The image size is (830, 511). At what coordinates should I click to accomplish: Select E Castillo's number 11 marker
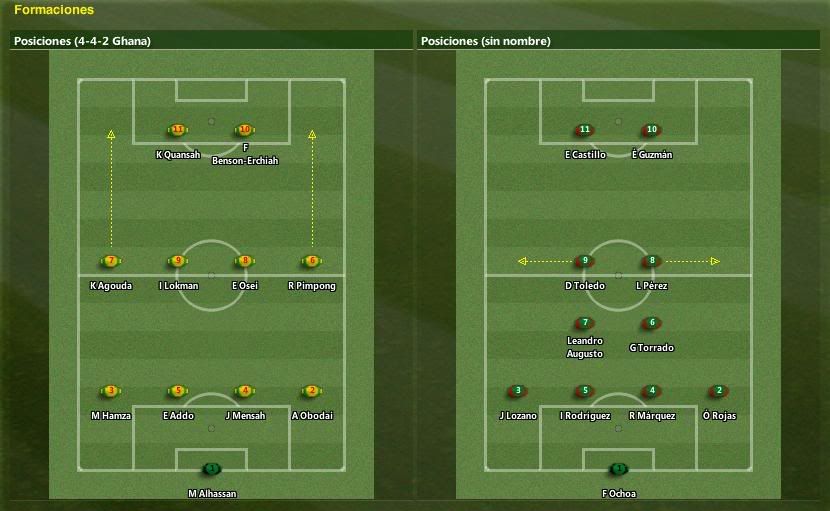point(585,130)
